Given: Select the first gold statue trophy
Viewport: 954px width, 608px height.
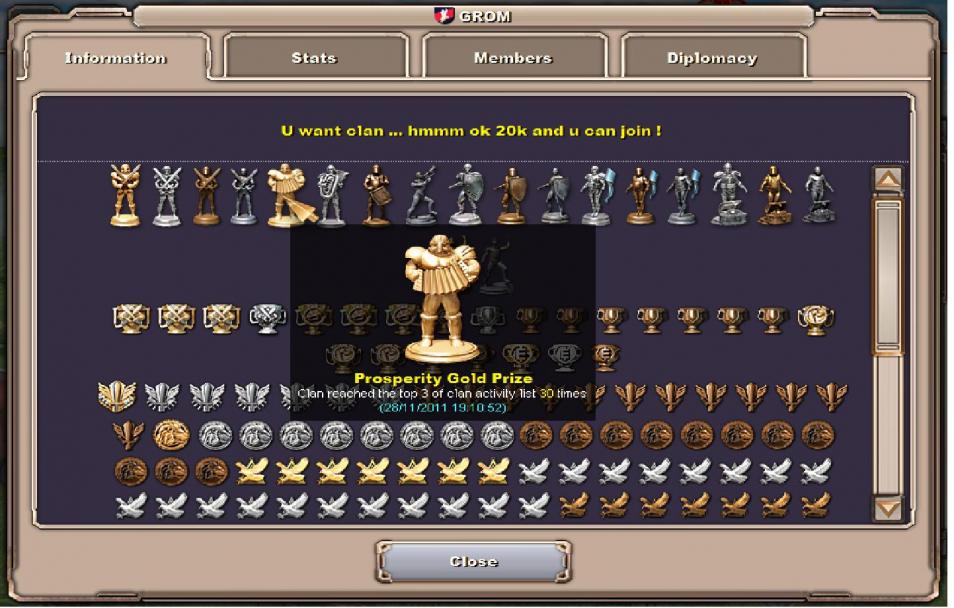Looking at the screenshot, I should (x=125, y=195).
